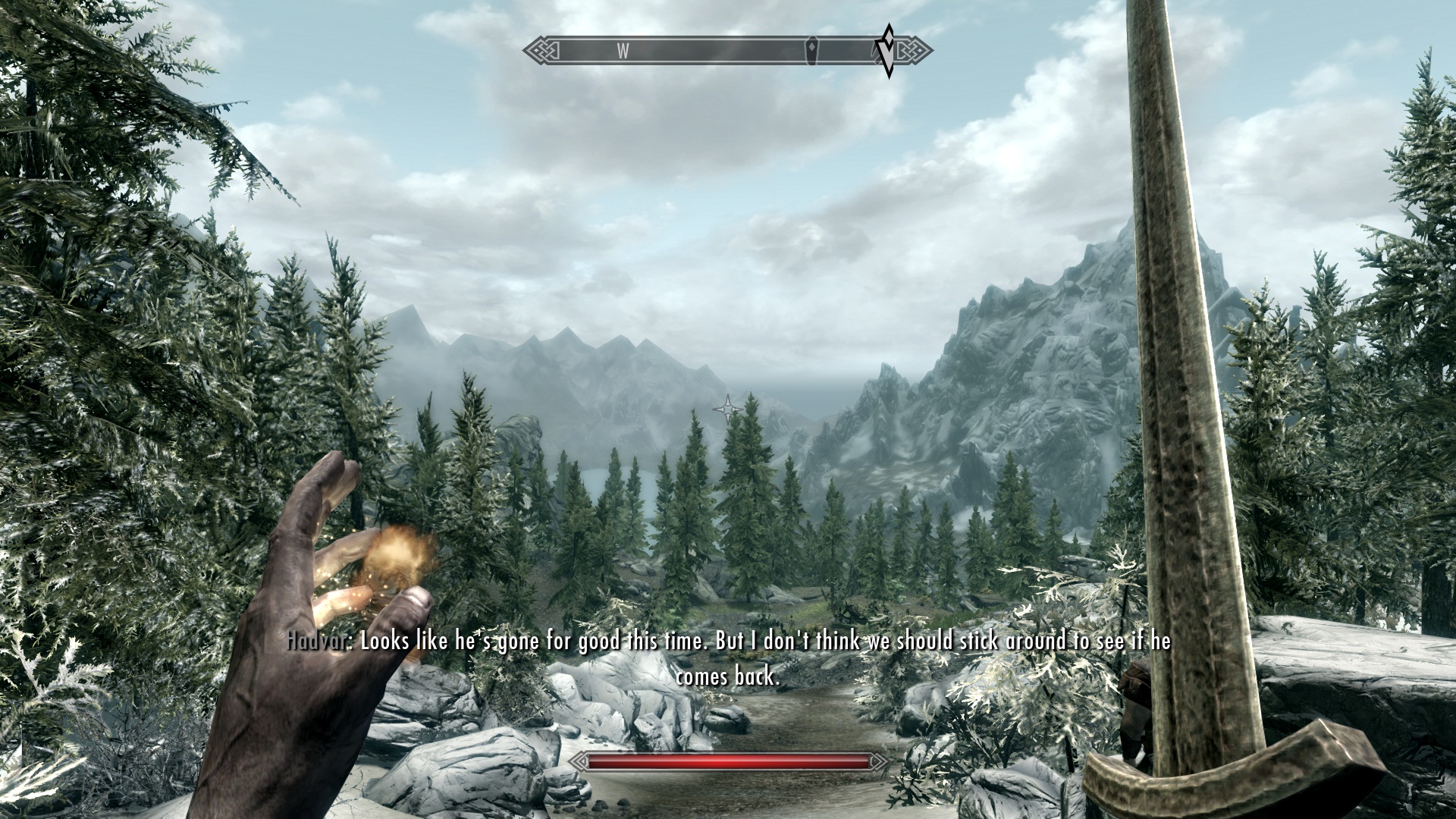The width and height of the screenshot is (1456, 819).
Task: Select the small location marker on the compass
Action: click(814, 51)
